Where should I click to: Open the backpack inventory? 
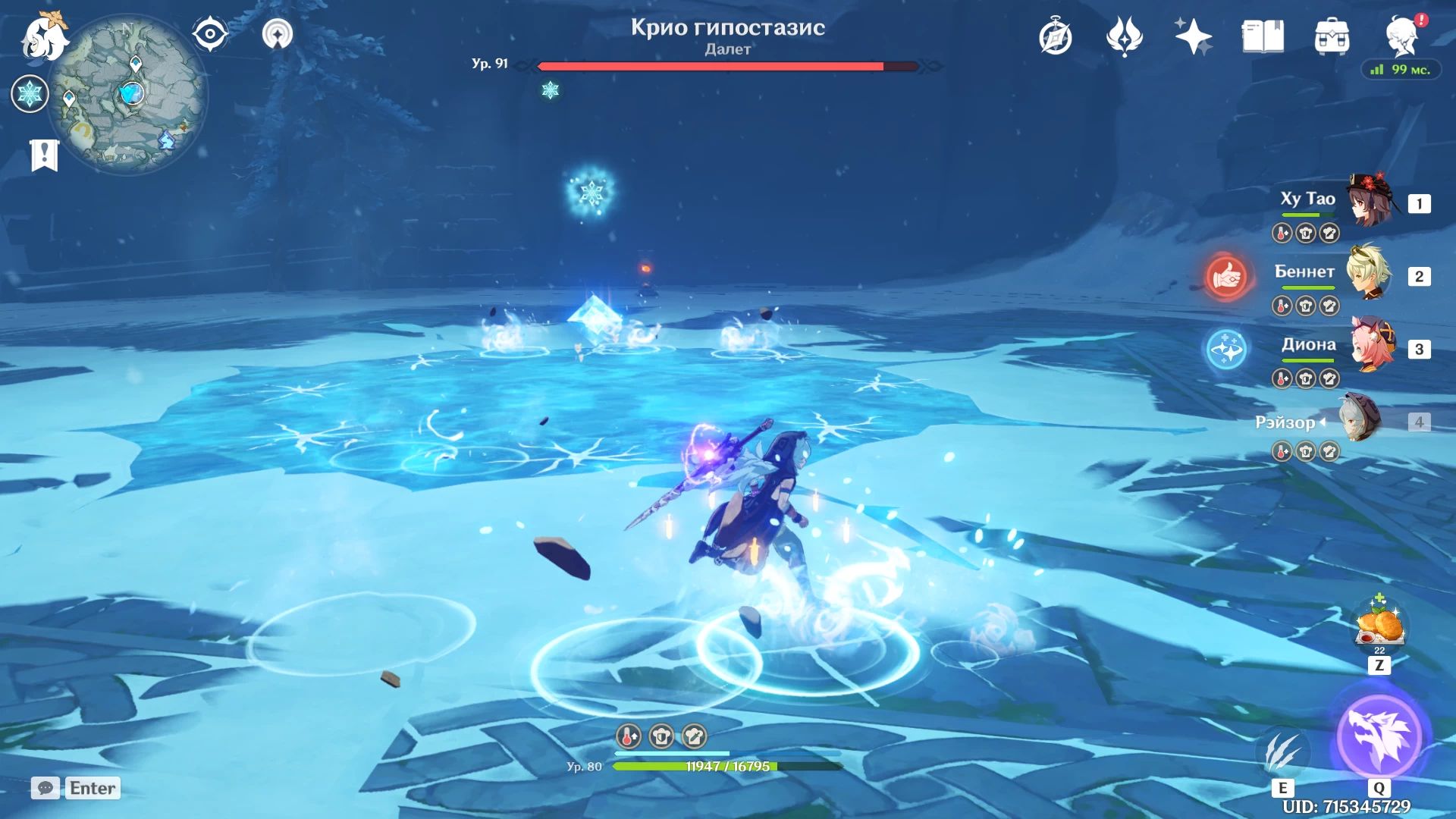[1332, 36]
